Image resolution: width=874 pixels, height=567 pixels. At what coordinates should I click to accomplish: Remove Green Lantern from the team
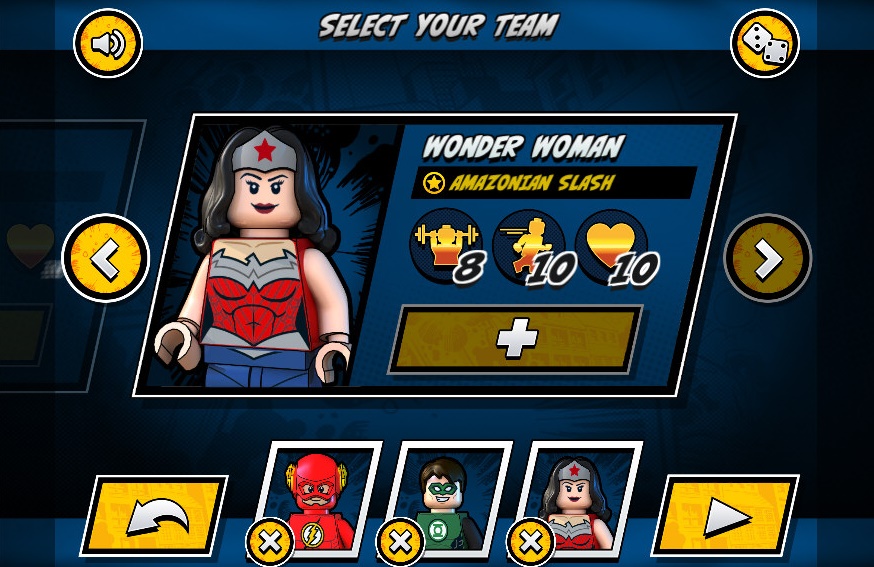(x=400, y=543)
